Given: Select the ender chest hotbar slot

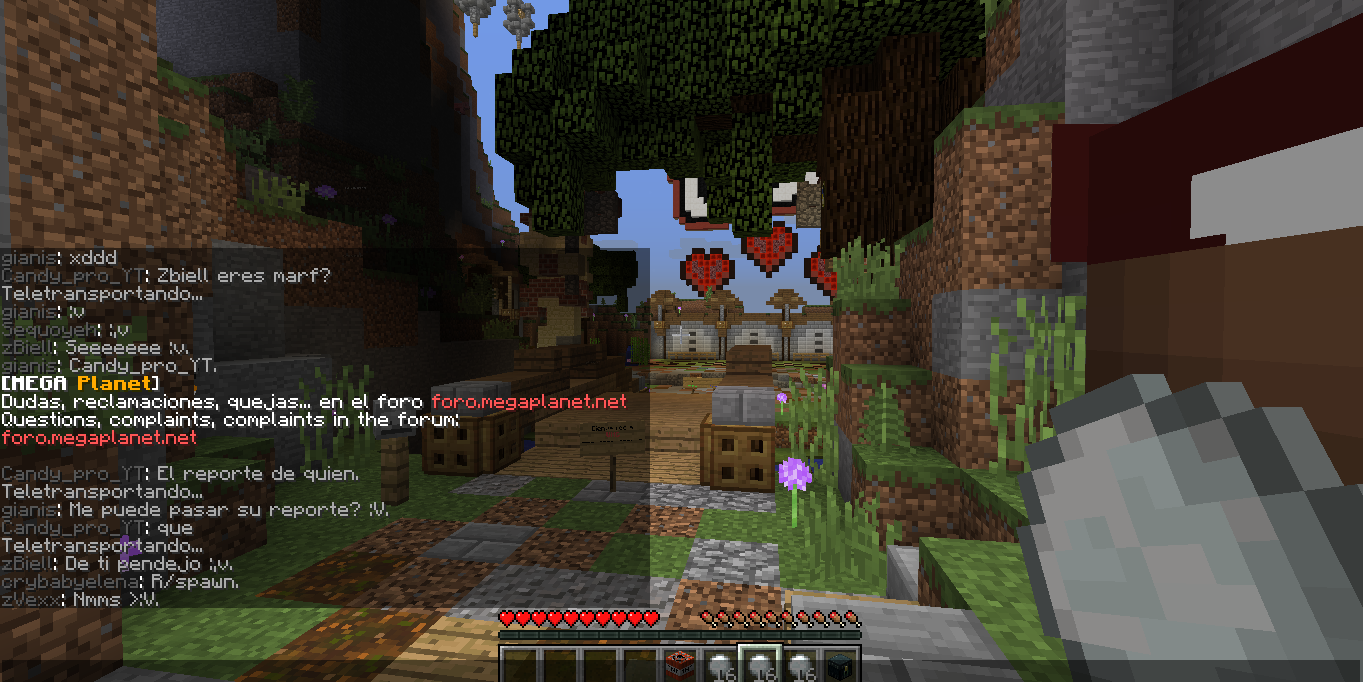Looking at the screenshot, I should coord(839,665).
